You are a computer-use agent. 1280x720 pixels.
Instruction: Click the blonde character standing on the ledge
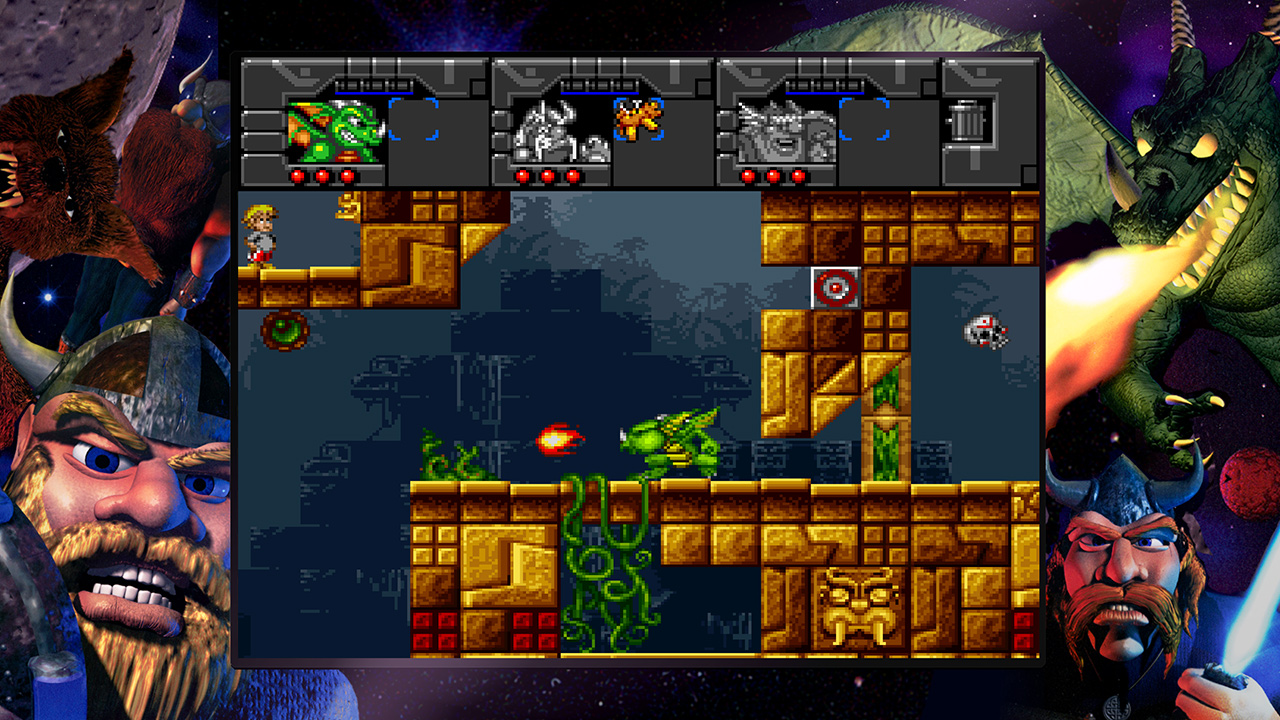[x=259, y=231]
